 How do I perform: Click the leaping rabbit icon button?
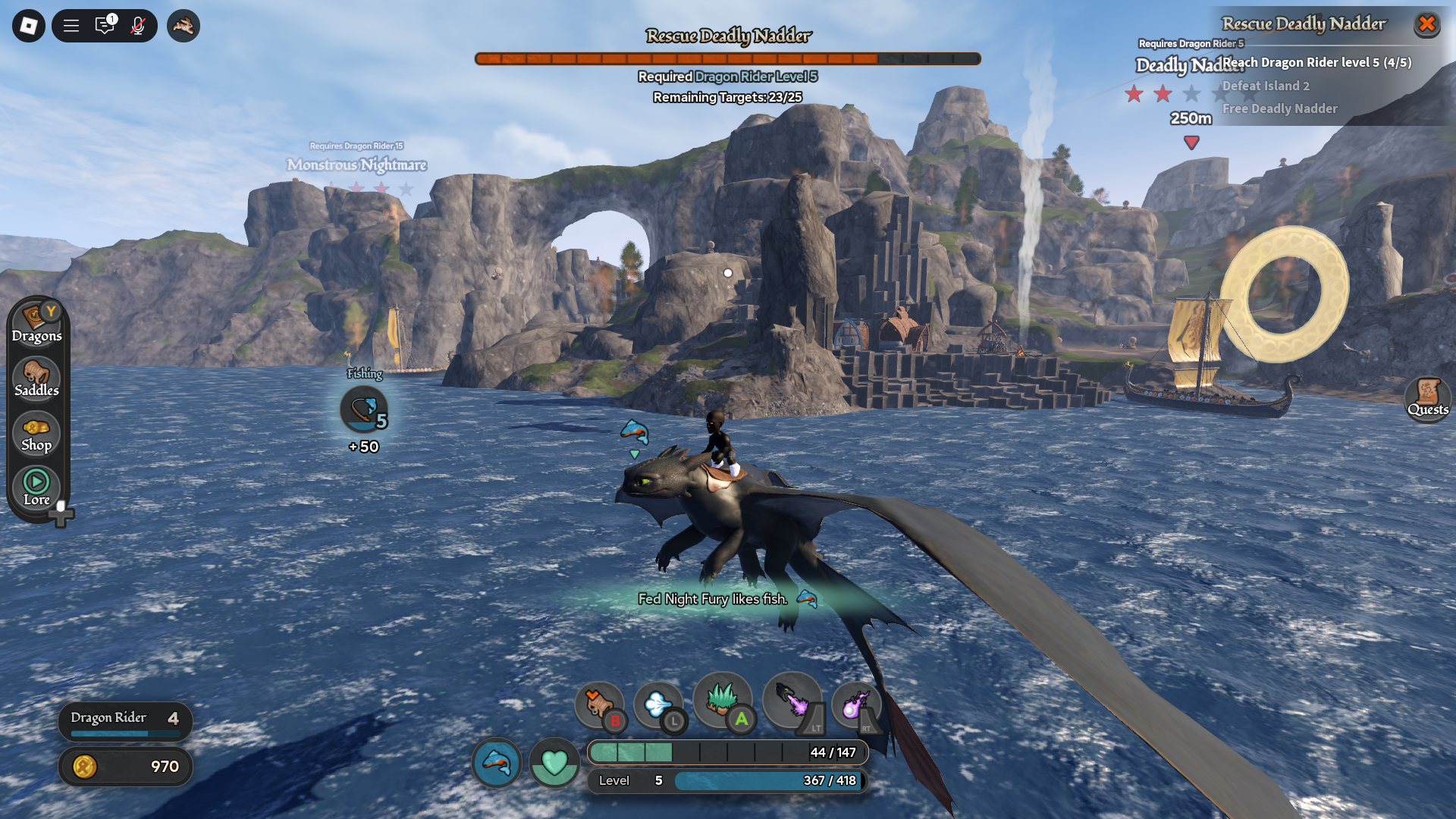pos(183,26)
